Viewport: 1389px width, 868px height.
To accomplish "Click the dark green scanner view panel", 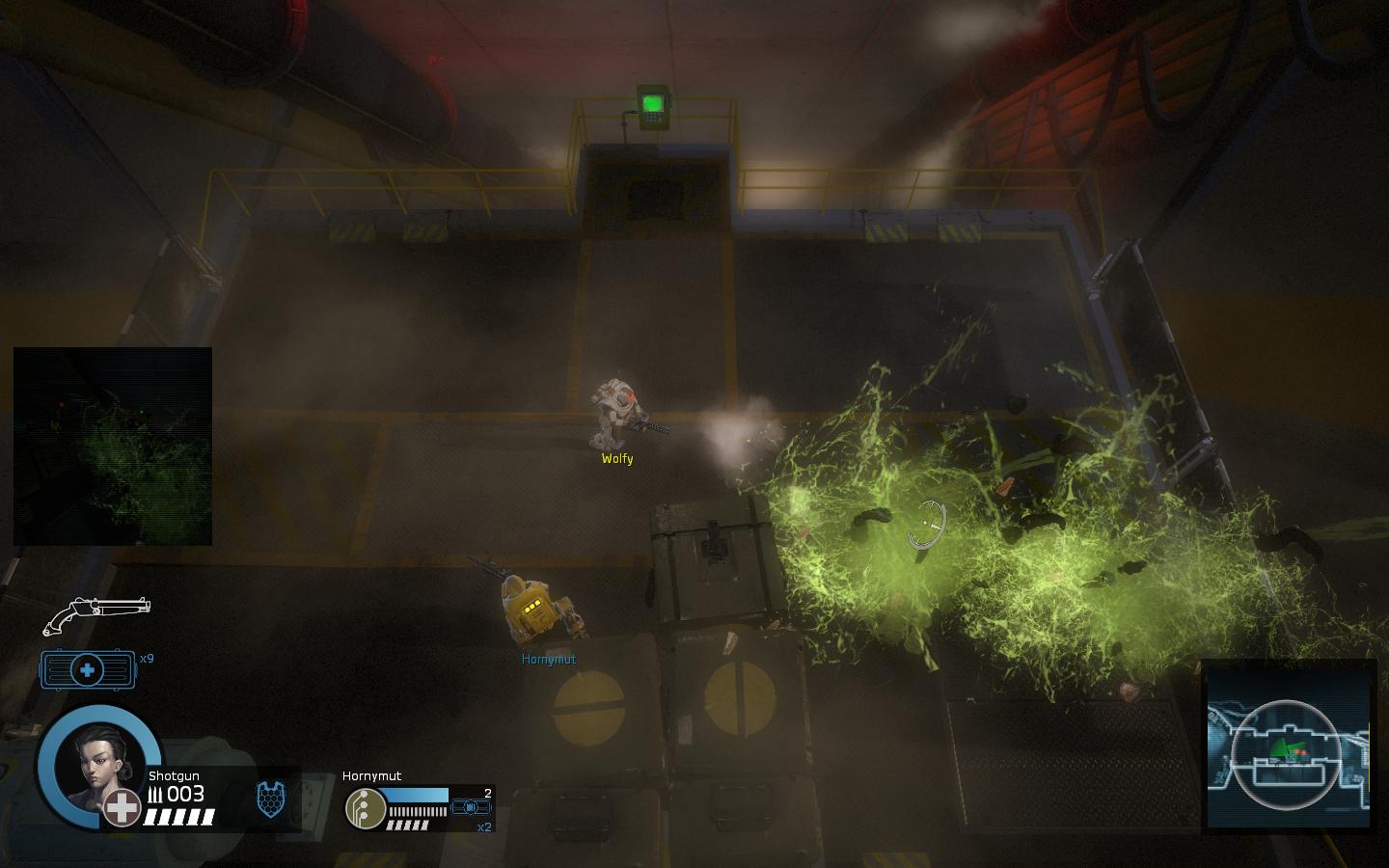I will click(113, 447).
